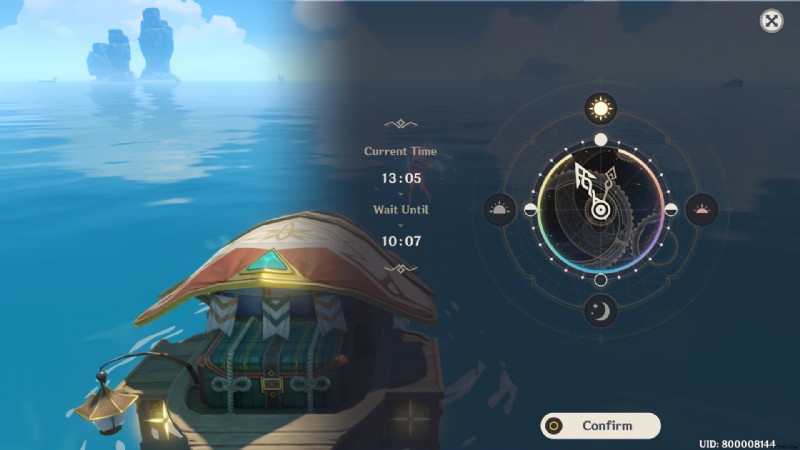This screenshot has height=450, width=800.
Task: Choose the midnight moon icon
Action: point(600,312)
